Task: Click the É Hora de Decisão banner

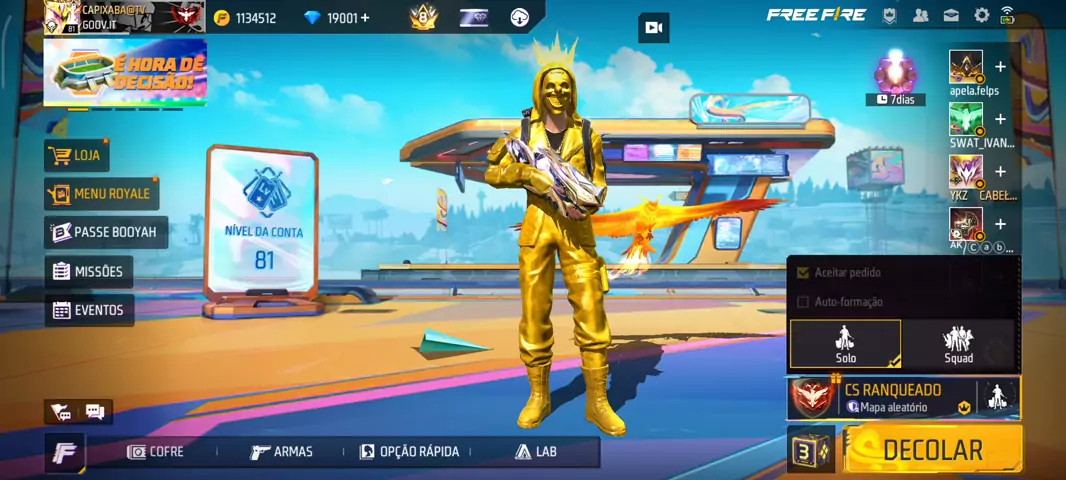Action: 125,72
